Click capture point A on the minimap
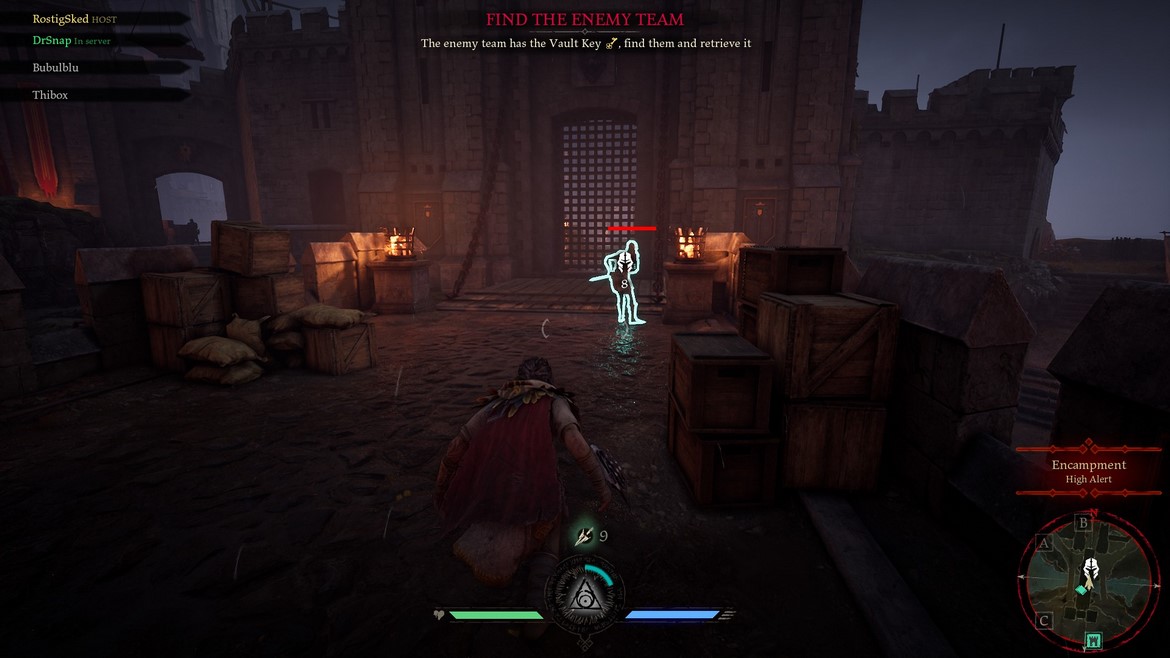1170x658 pixels. click(1044, 542)
